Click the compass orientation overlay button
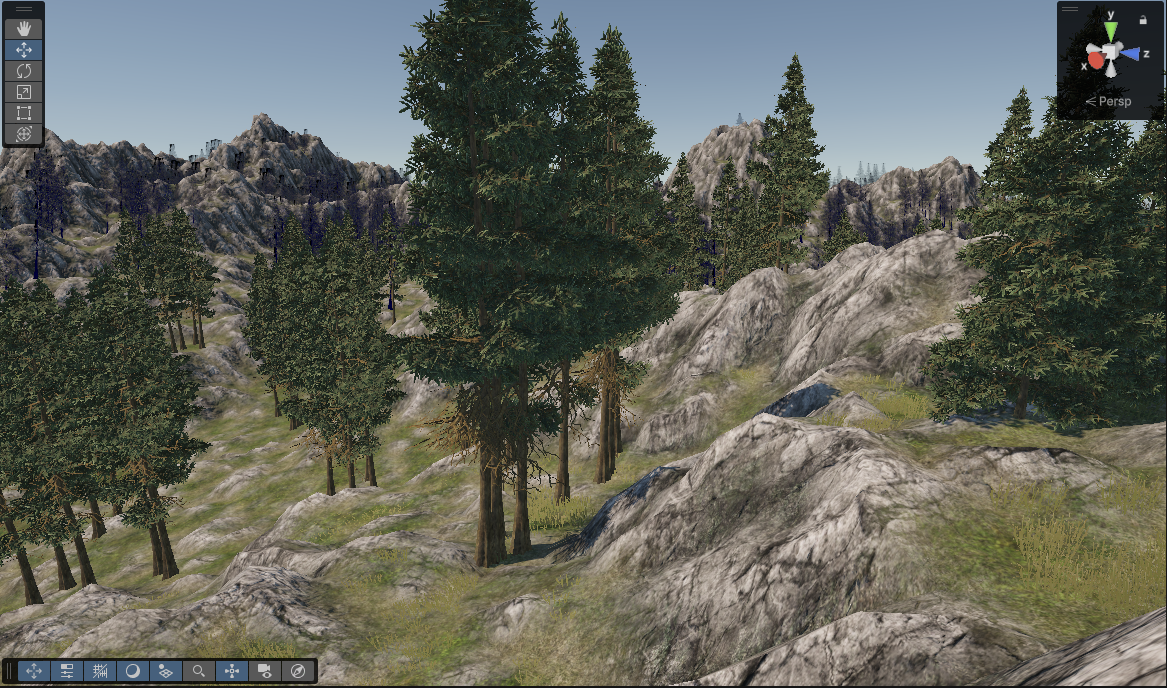The width and height of the screenshot is (1167, 688). (x=298, y=671)
